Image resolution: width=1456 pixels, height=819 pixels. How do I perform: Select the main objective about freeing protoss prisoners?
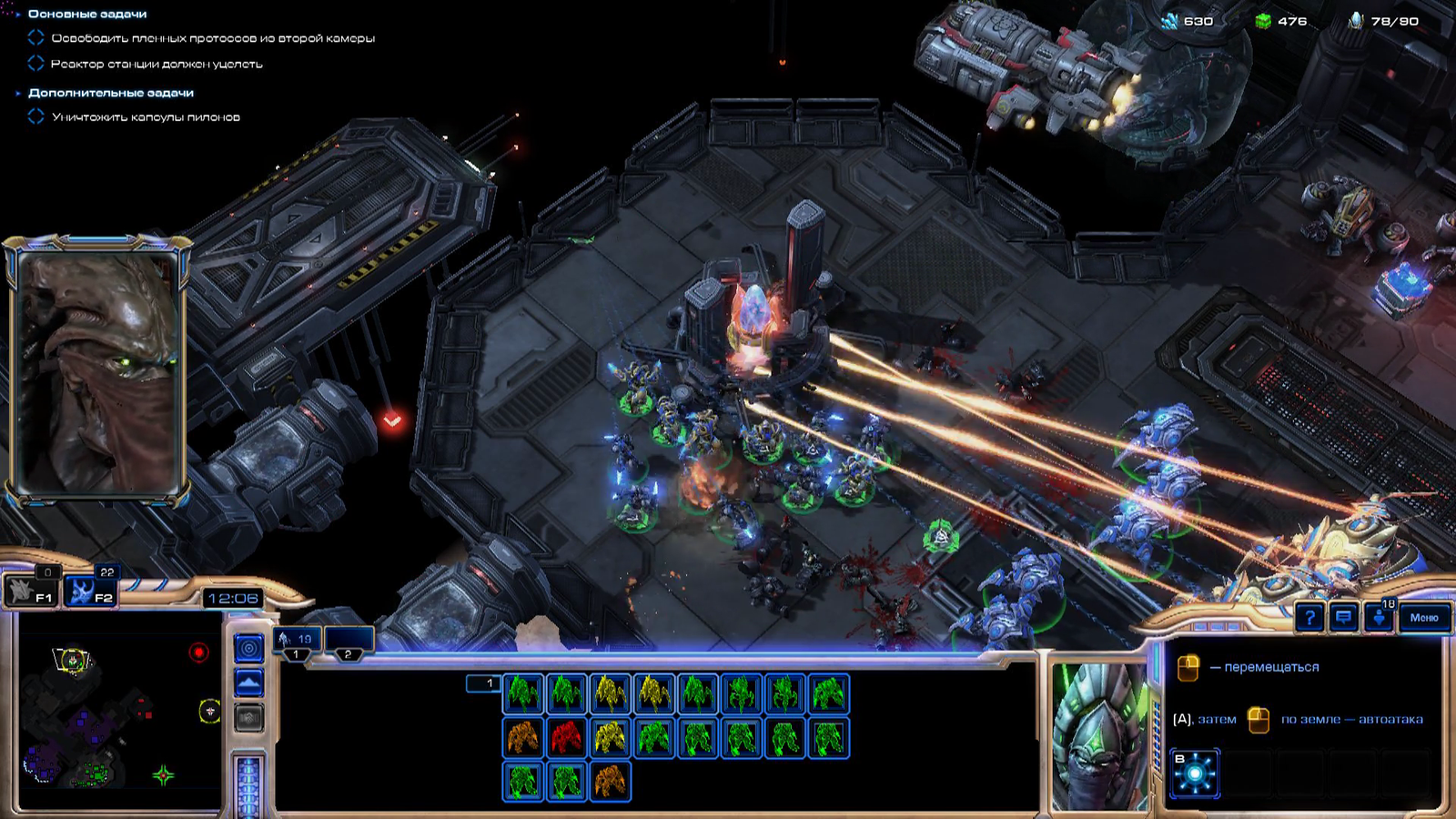click(x=213, y=38)
